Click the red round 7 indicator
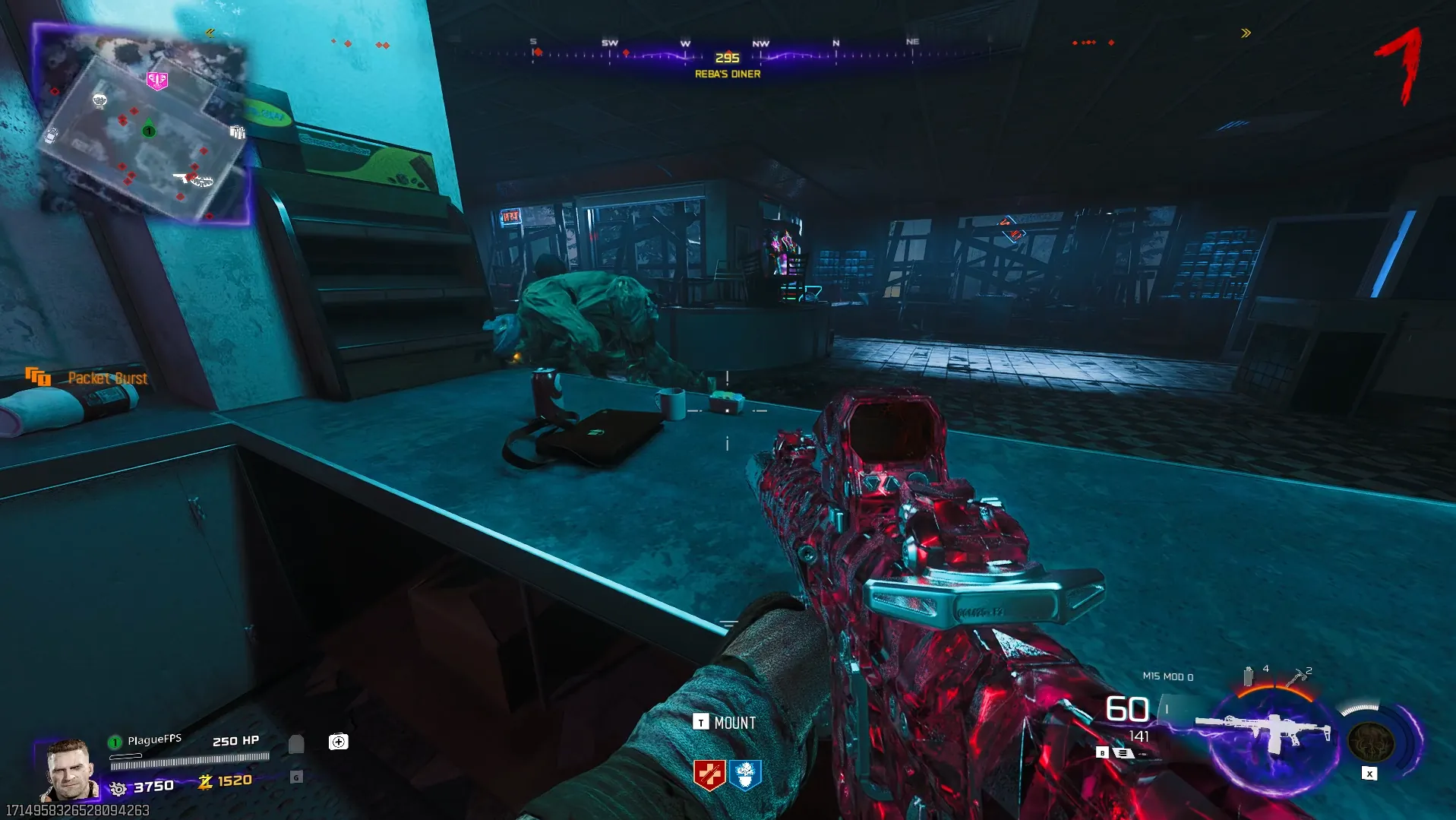 [1400, 66]
